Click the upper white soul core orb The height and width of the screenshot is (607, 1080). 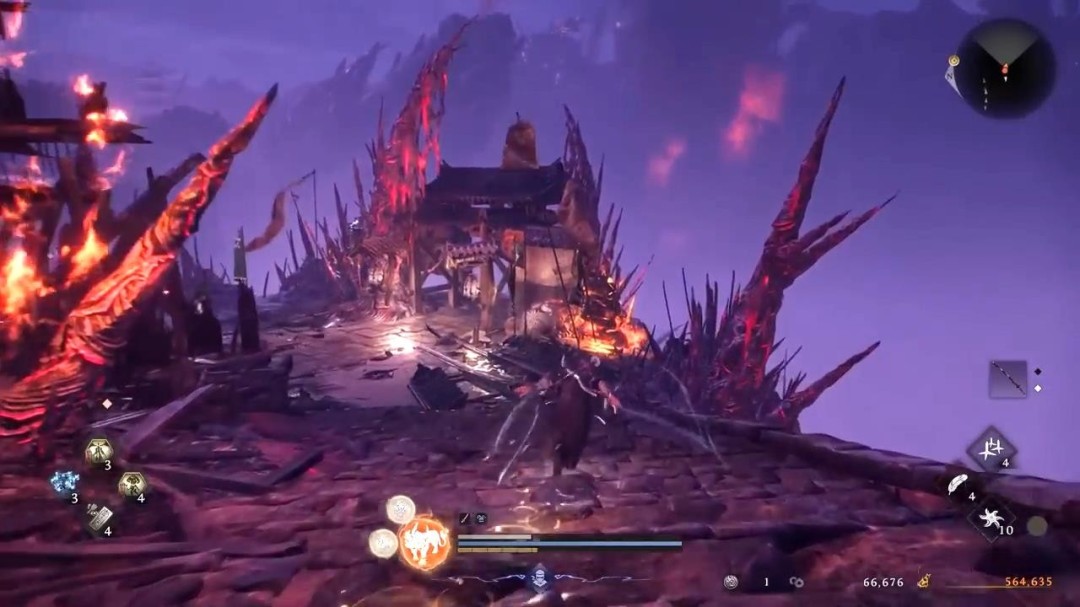401,509
